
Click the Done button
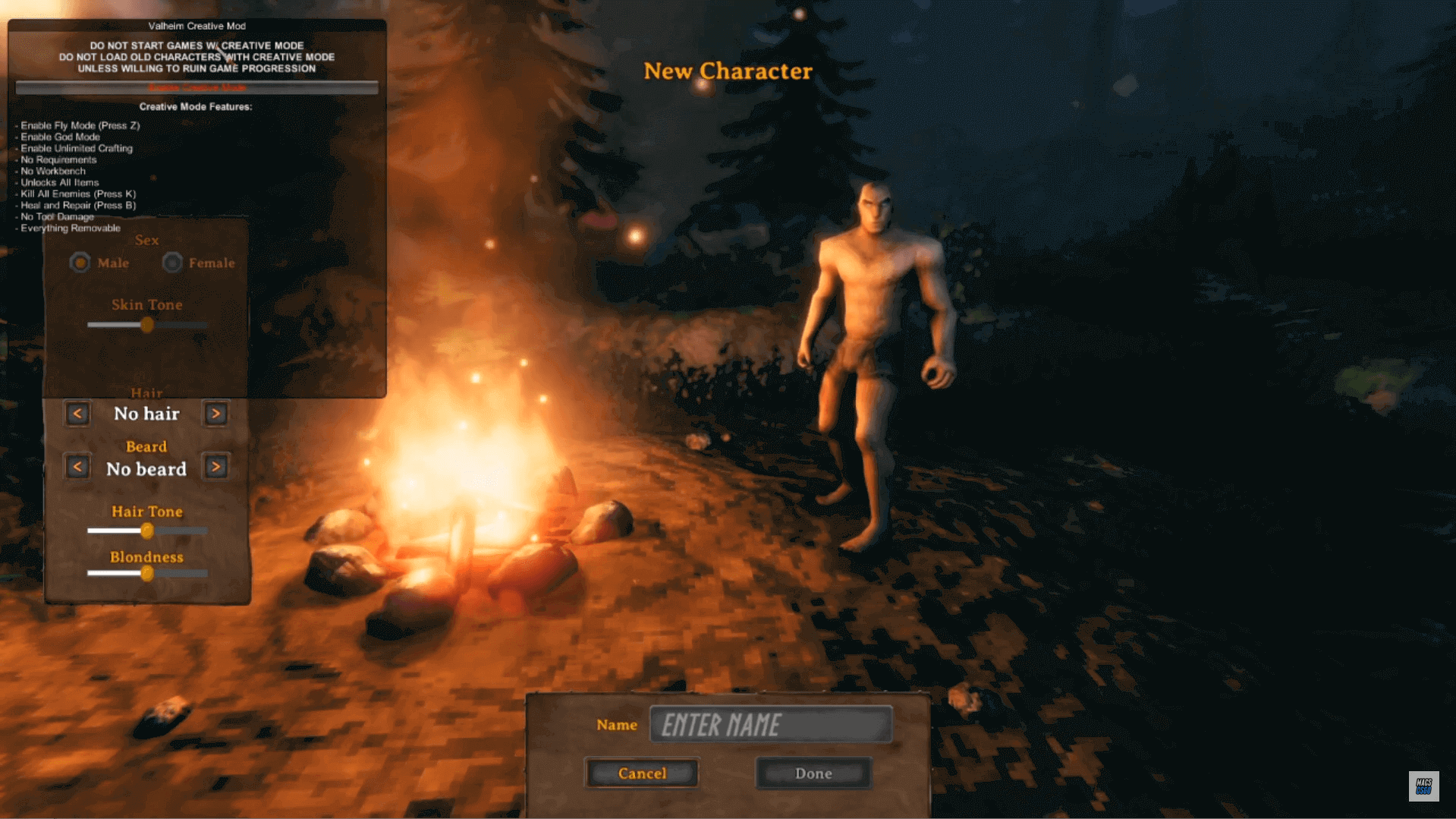(813, 773)
